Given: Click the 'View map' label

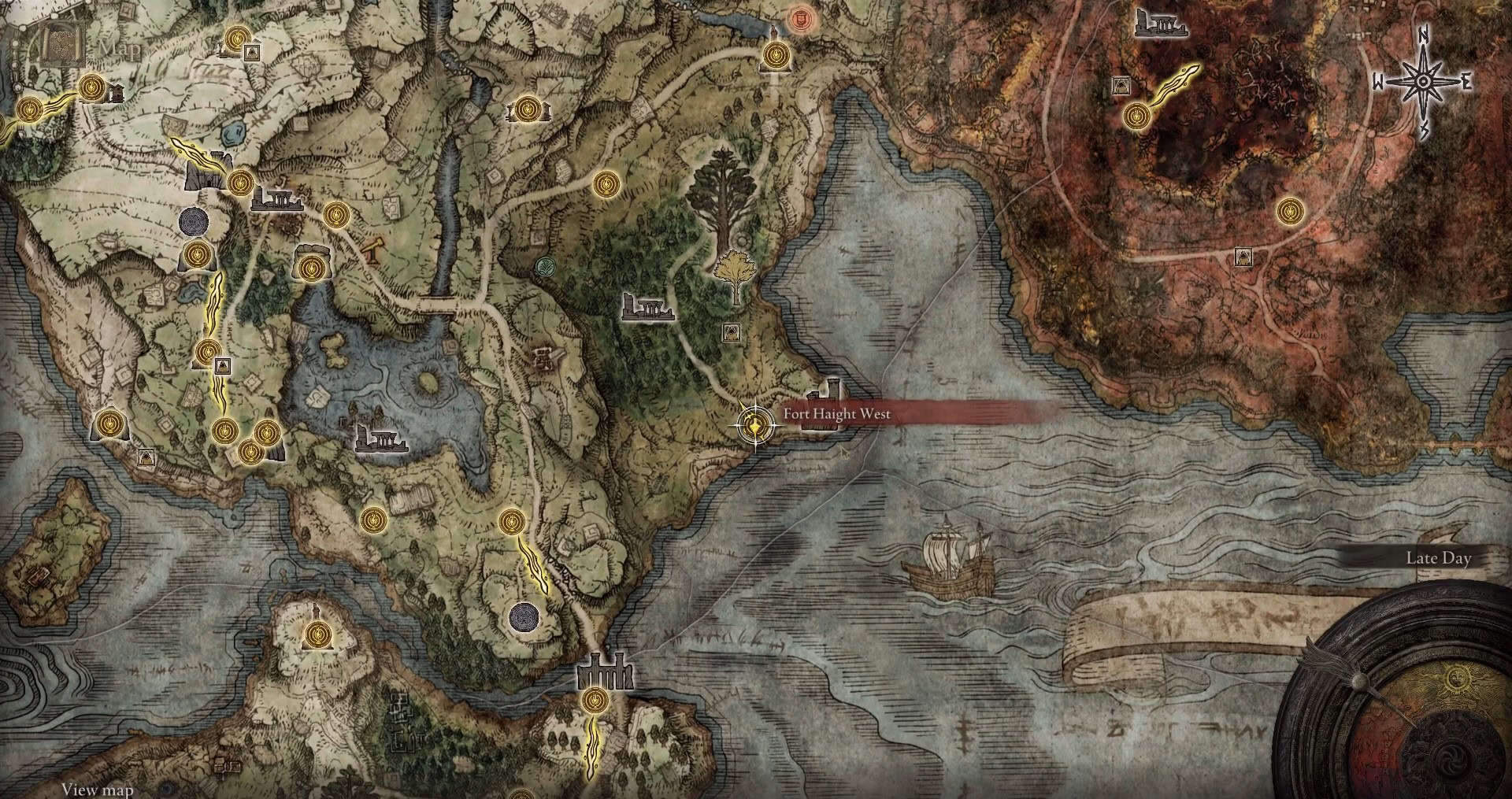Looking at the screenshot, I should pos(97,789).
